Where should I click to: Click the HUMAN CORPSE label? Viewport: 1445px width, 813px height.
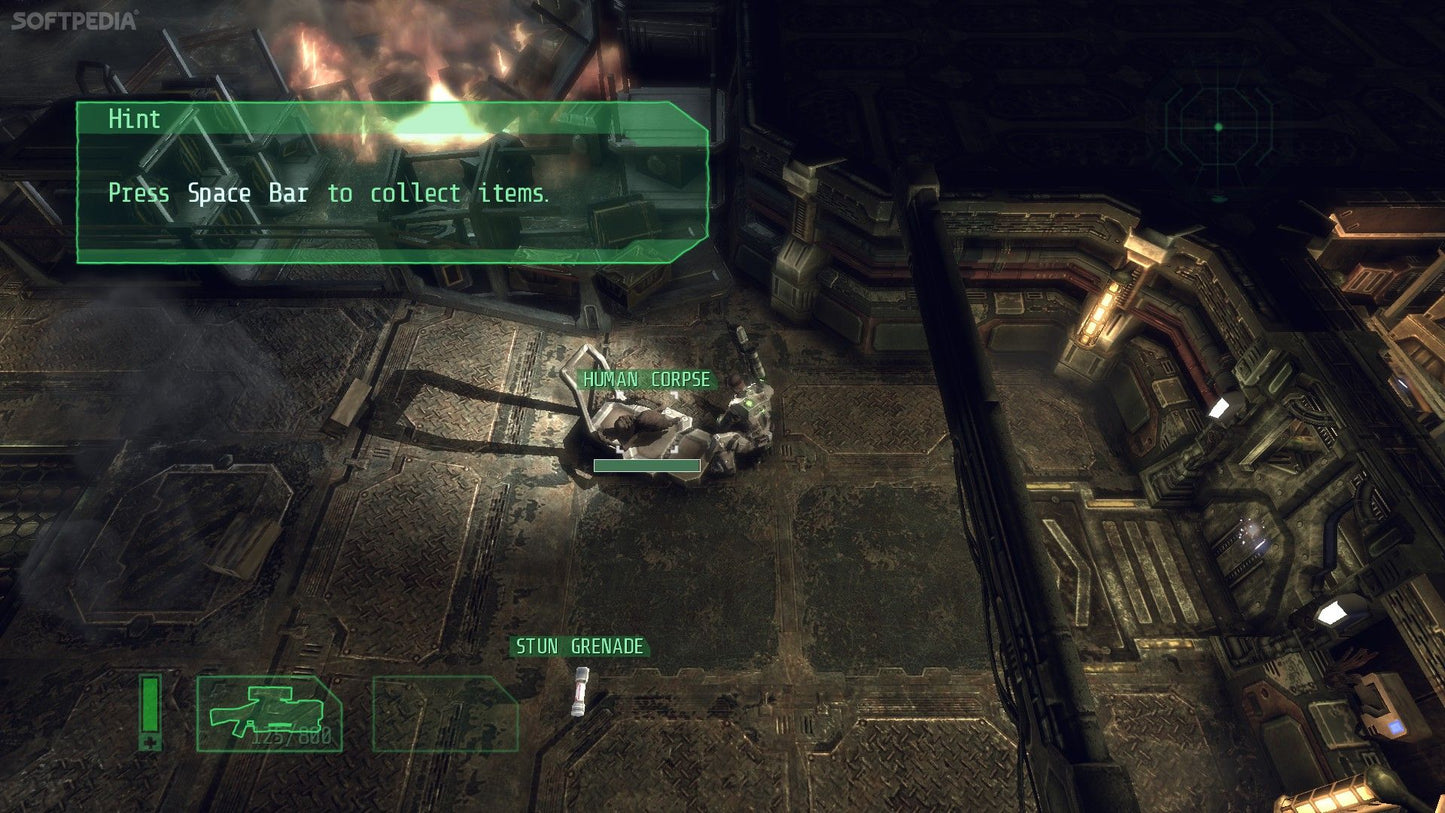(x=646, y=379)
